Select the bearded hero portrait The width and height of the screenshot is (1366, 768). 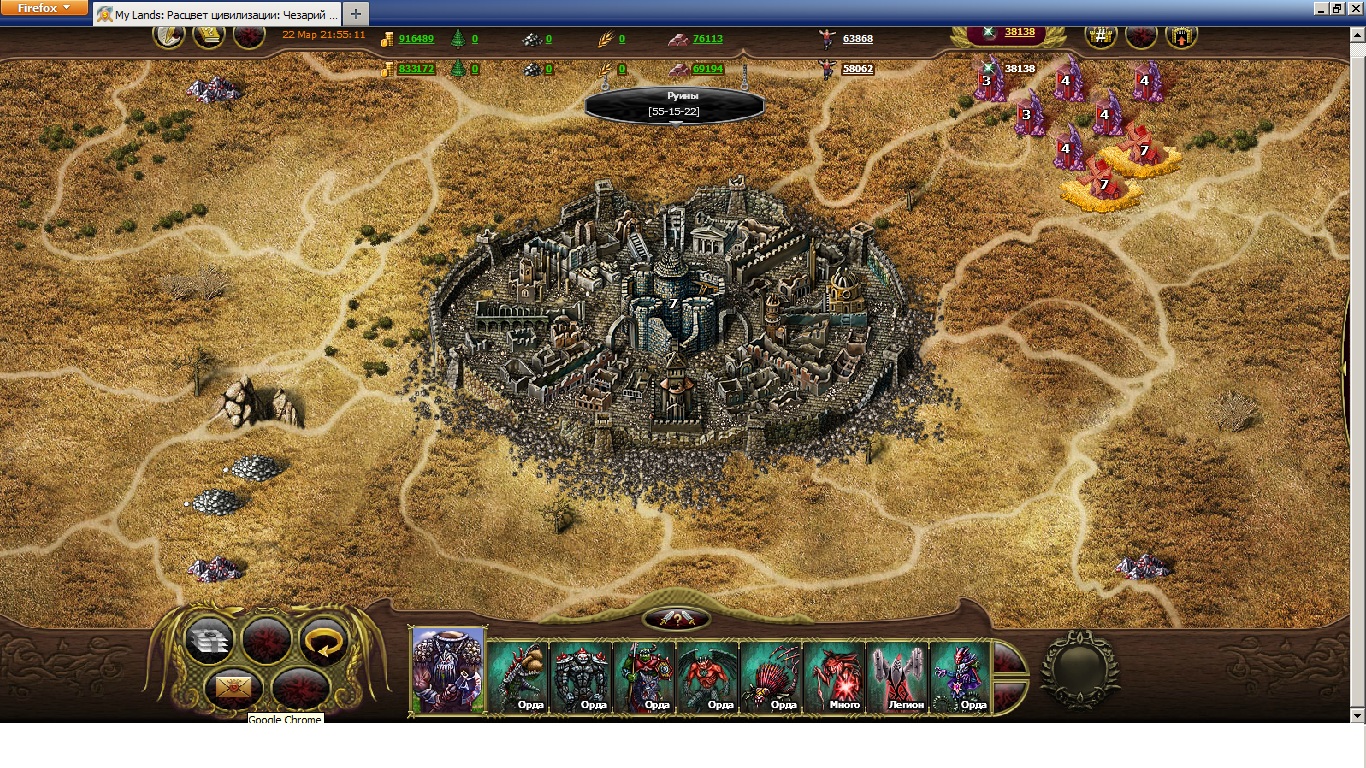pos(448,669)
